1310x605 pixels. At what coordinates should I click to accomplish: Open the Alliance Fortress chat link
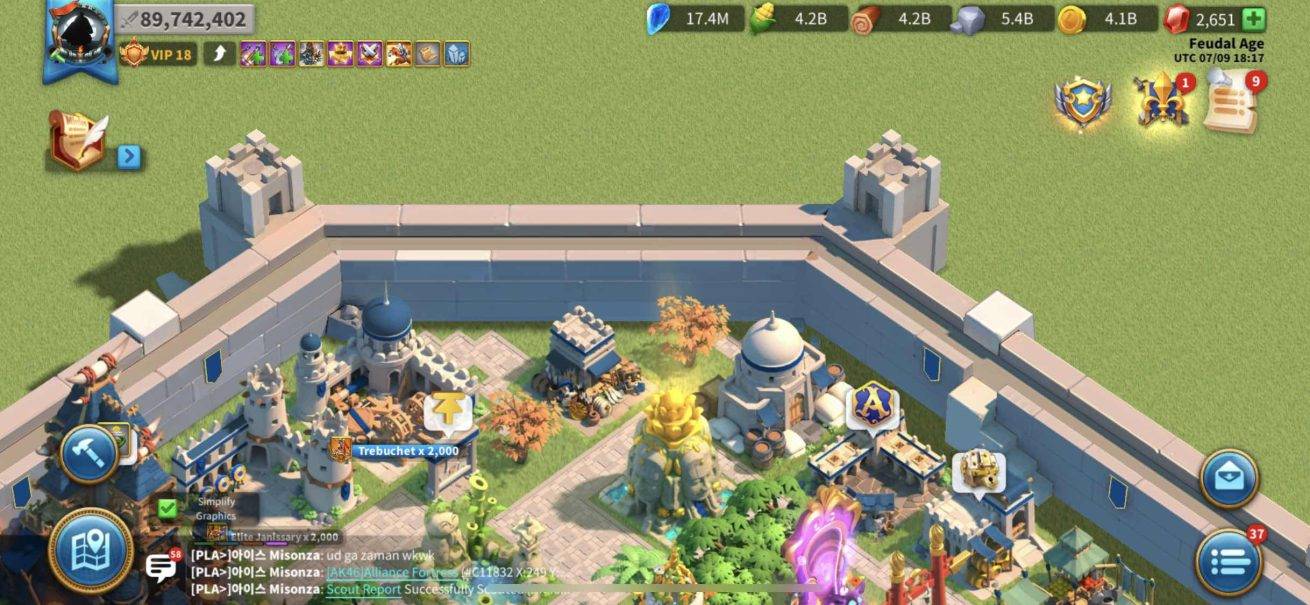click(x=392, y=572)
